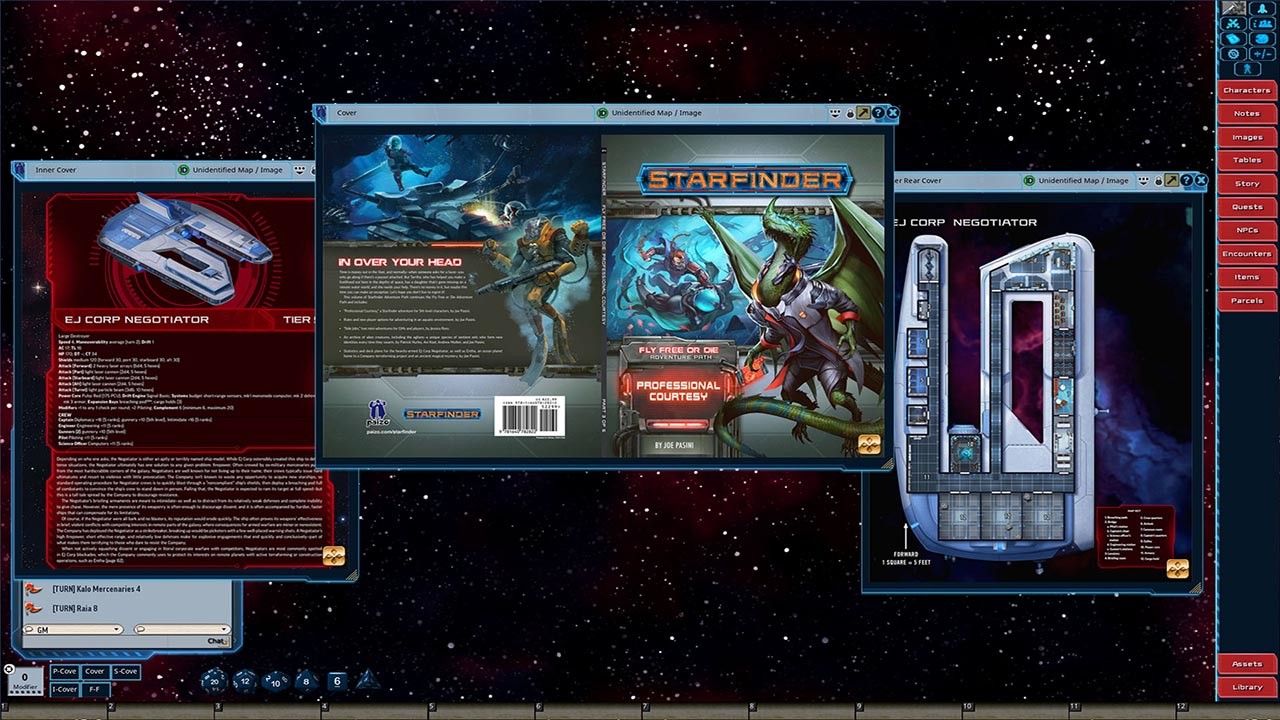Screen dimensions: 1280x720
Task: Roll the d12 die
Action: pyautogui.click(x=246, y=681)
